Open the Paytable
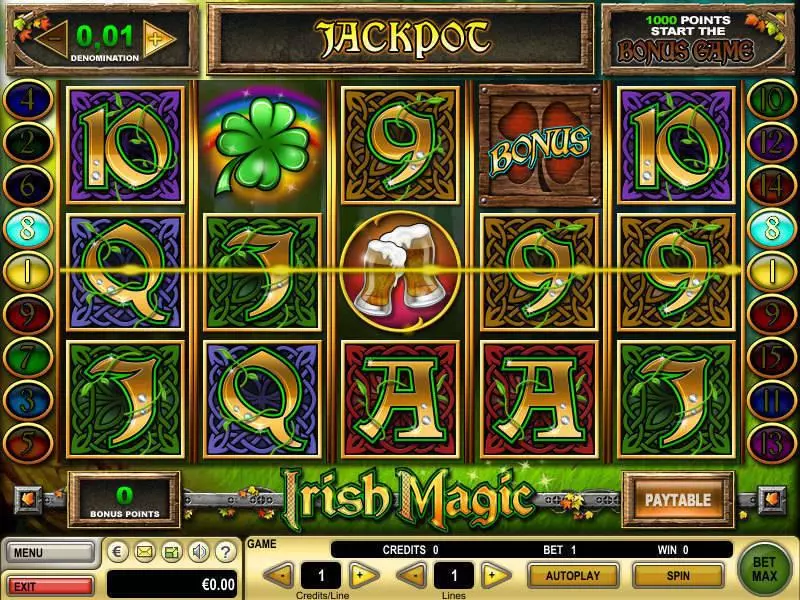This screenshot has width=800, height=600. pos(676,499)
